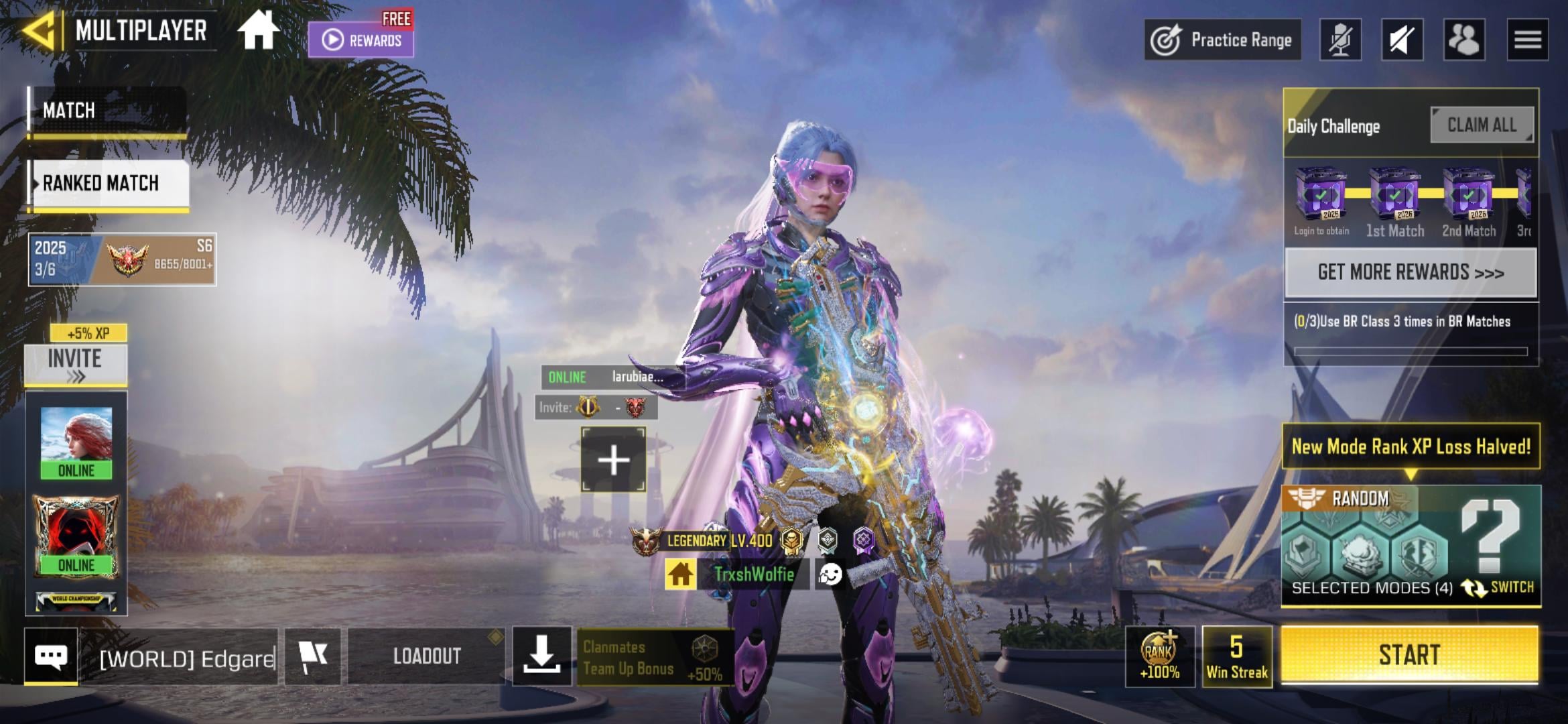Toggle the speaker audio
1568x724 pixels.
[x=1402, y=40]
